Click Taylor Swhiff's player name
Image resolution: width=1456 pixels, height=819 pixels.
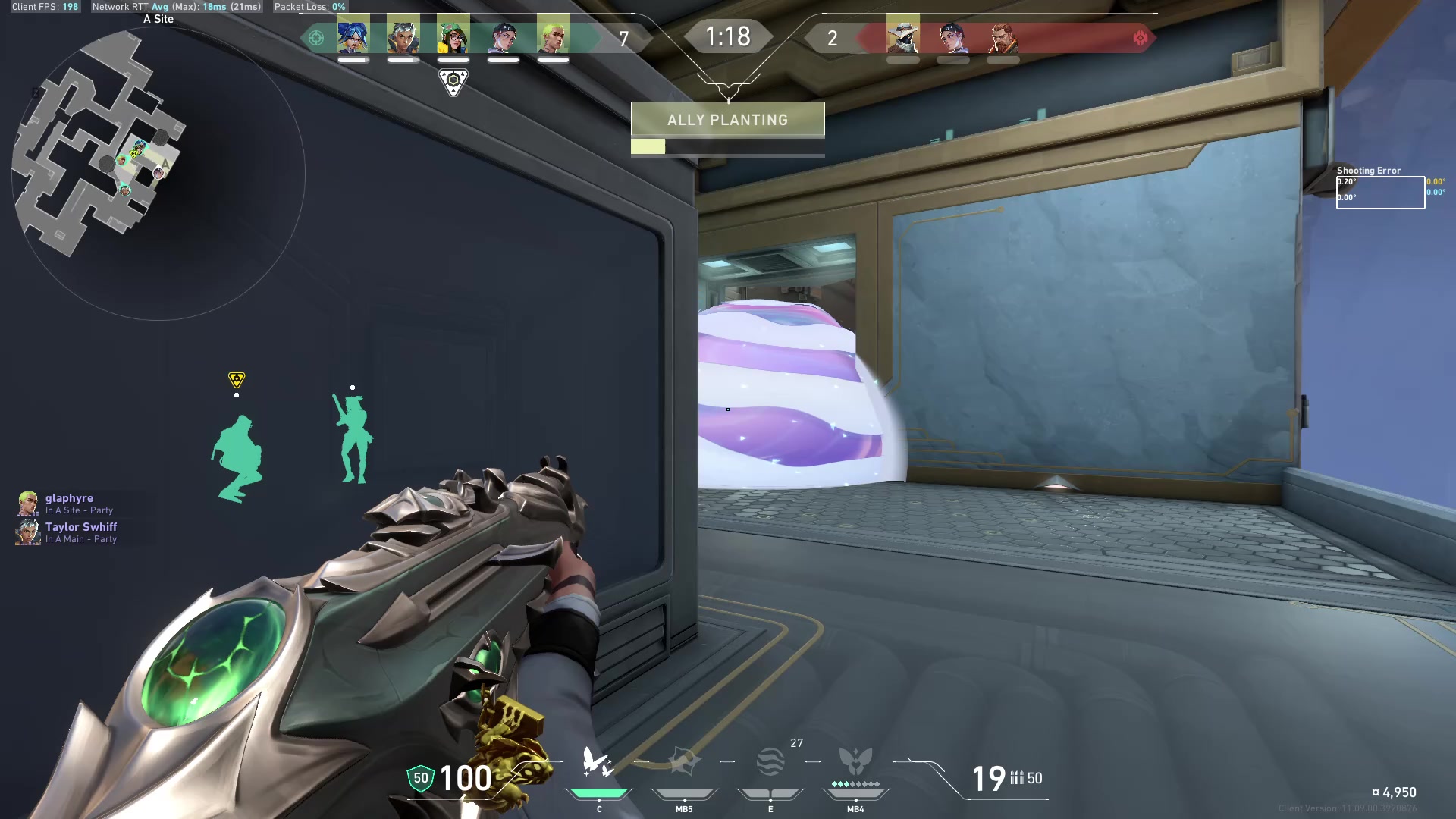[80, 526]
